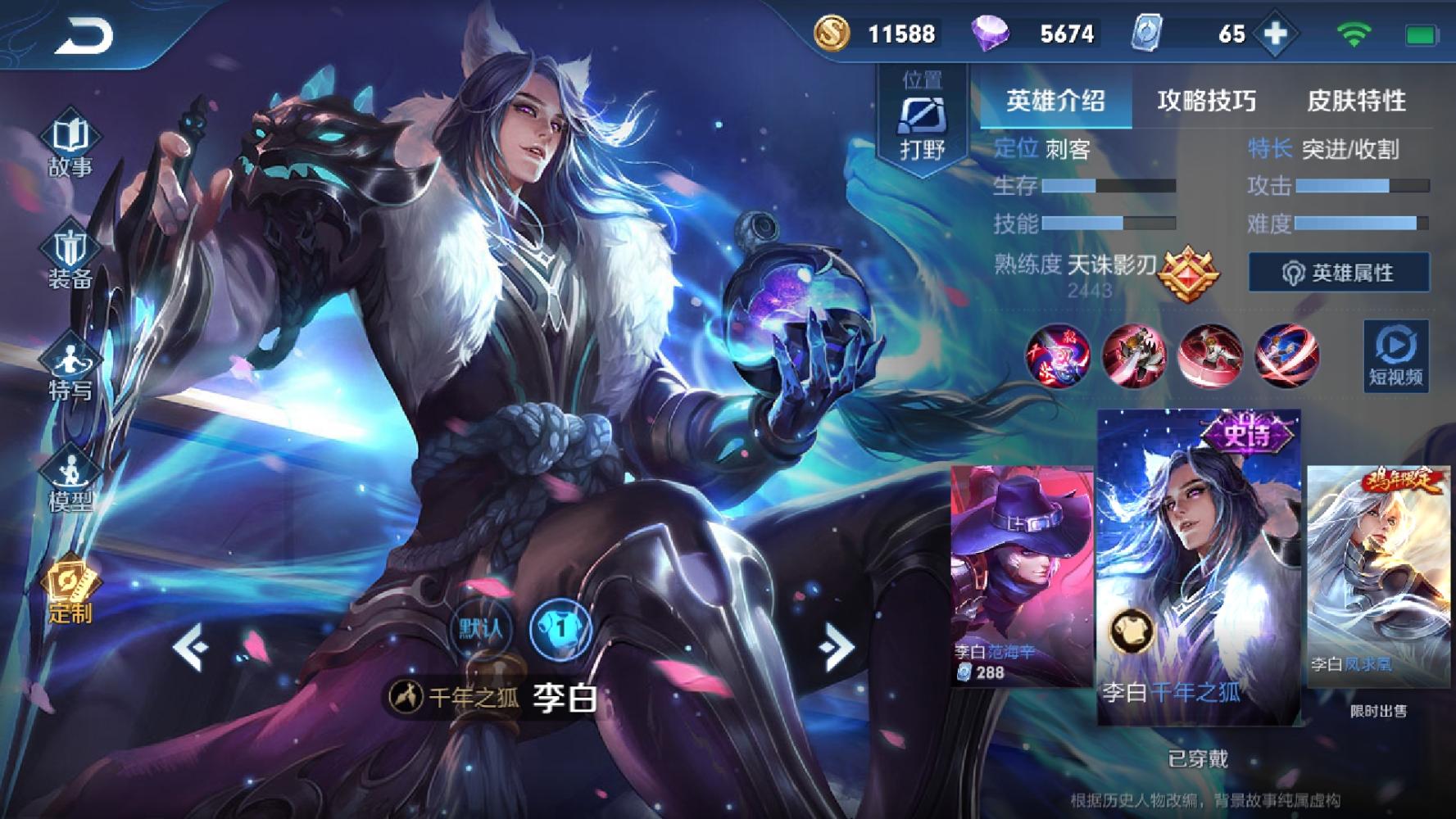
Task: Switch to the 英雄介绍 tab
Action: click(1055, 101)
